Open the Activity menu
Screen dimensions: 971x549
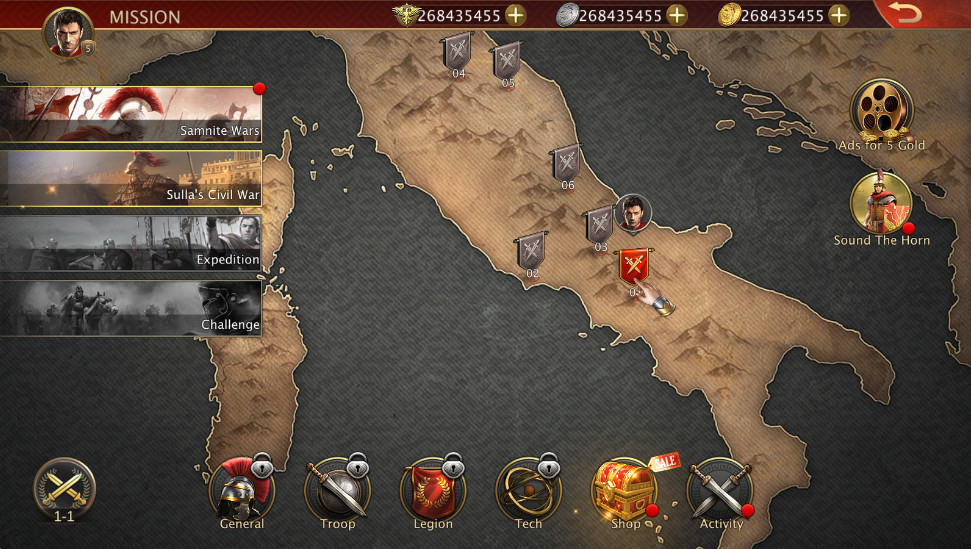[x=720, y=492]
